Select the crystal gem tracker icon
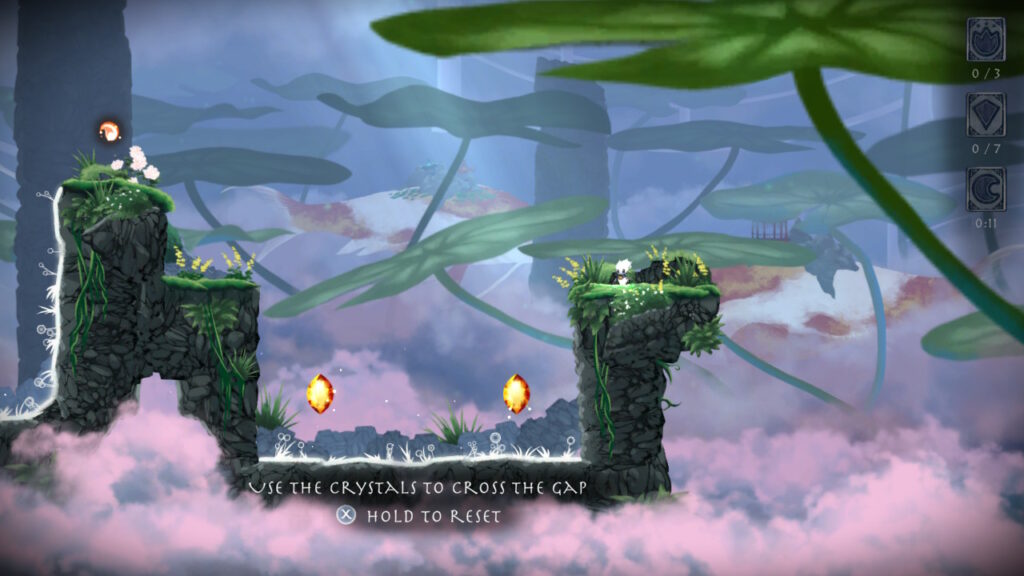Image resolution: width=1024 pixels, height=576 pixels. (985, 114)
